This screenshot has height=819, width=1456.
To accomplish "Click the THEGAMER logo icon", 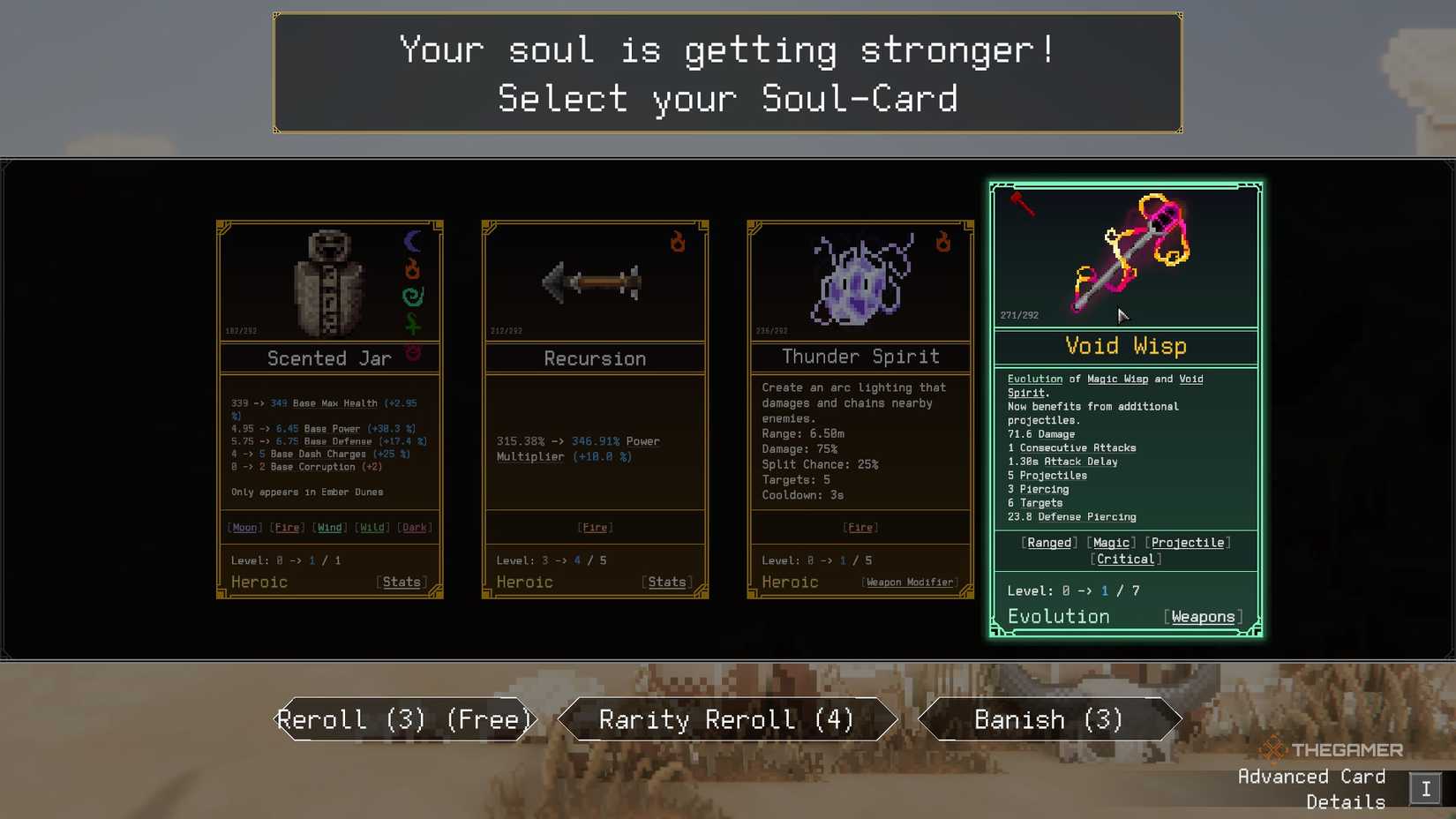I will [x=1272, y=749].
